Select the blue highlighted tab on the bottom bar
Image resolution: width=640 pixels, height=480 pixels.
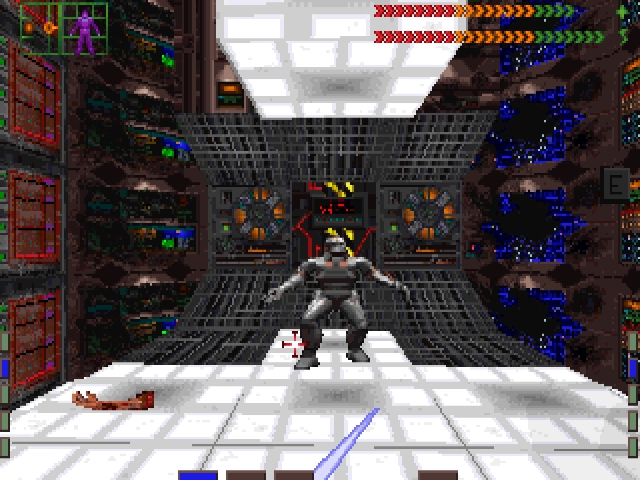tap(198, 475)
